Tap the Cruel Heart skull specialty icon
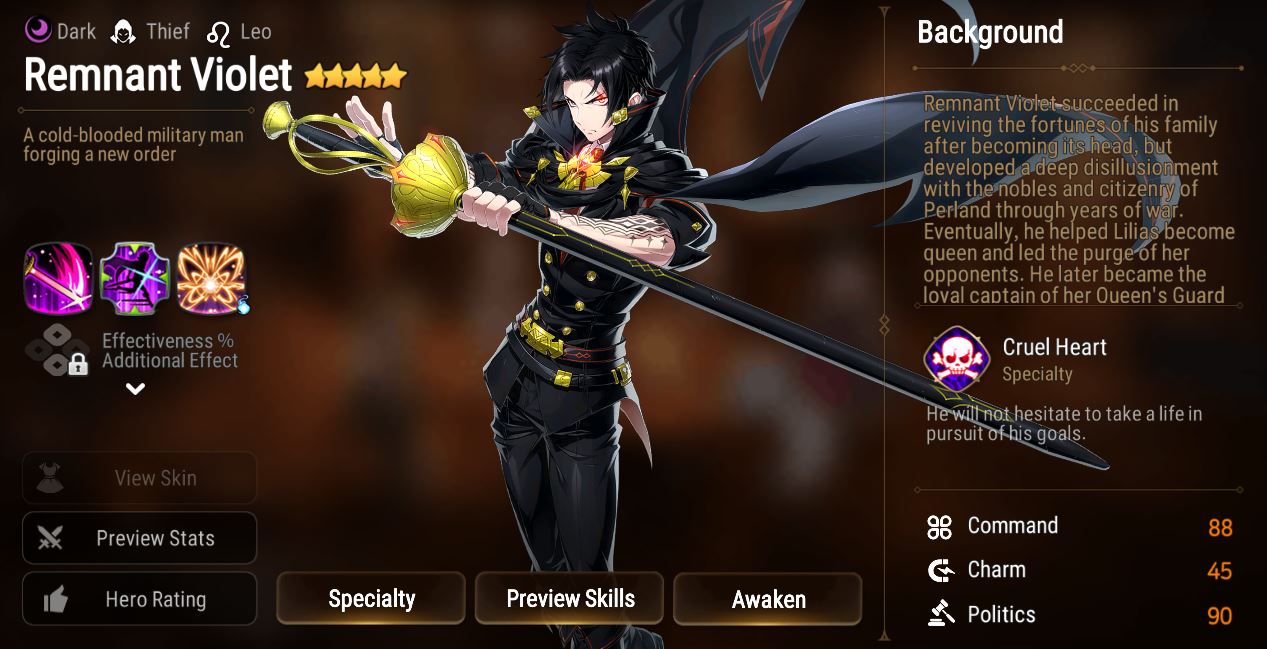 pyautogui.click(x=956, y=360)
